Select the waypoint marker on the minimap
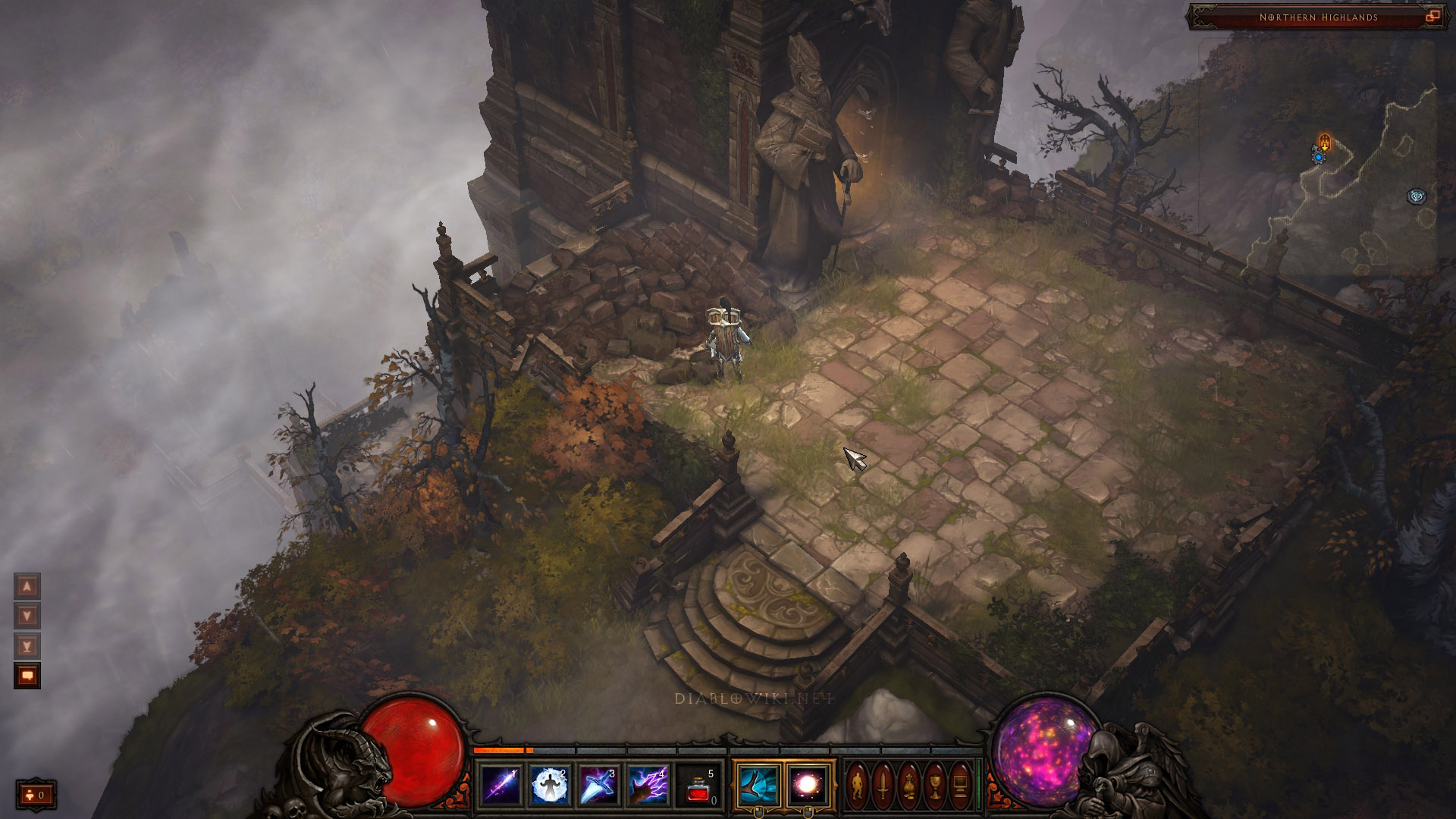Viewport: 1456px width, 819px height. point(1417,196)
